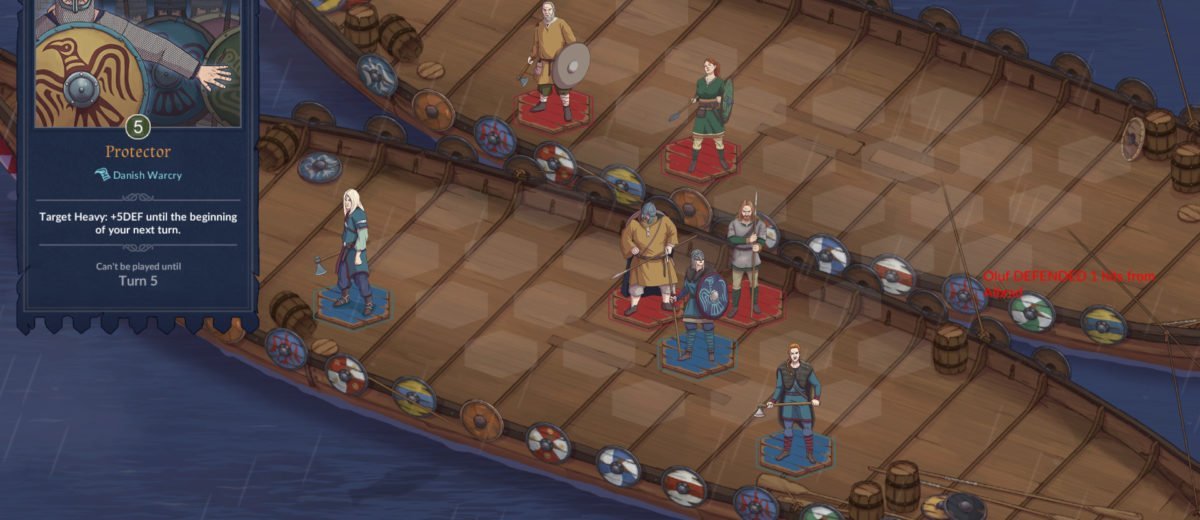1200x520 pixels.
Task: Target the red-haired woman in green tunic
Action: 710,110
